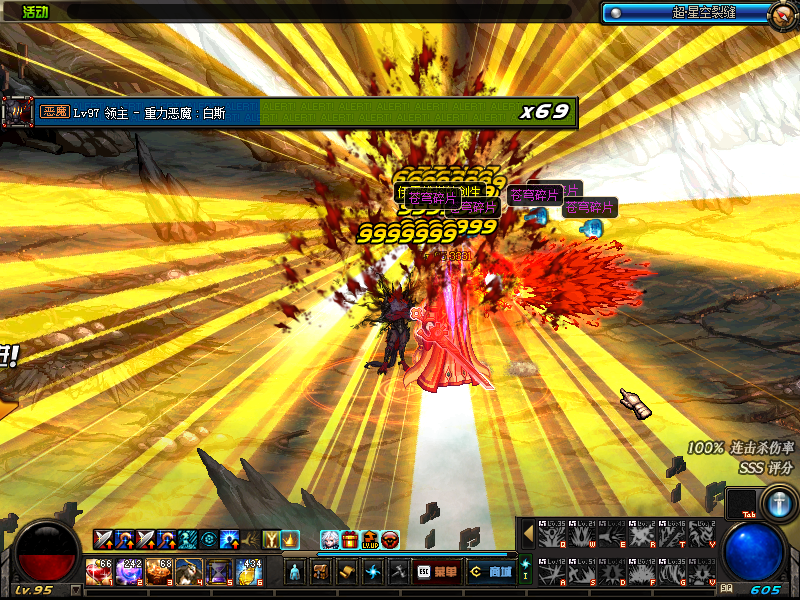Open the character info silhouette icon
Image resolution: width=800 pixels, height=600 pixels.
point(295,572)
